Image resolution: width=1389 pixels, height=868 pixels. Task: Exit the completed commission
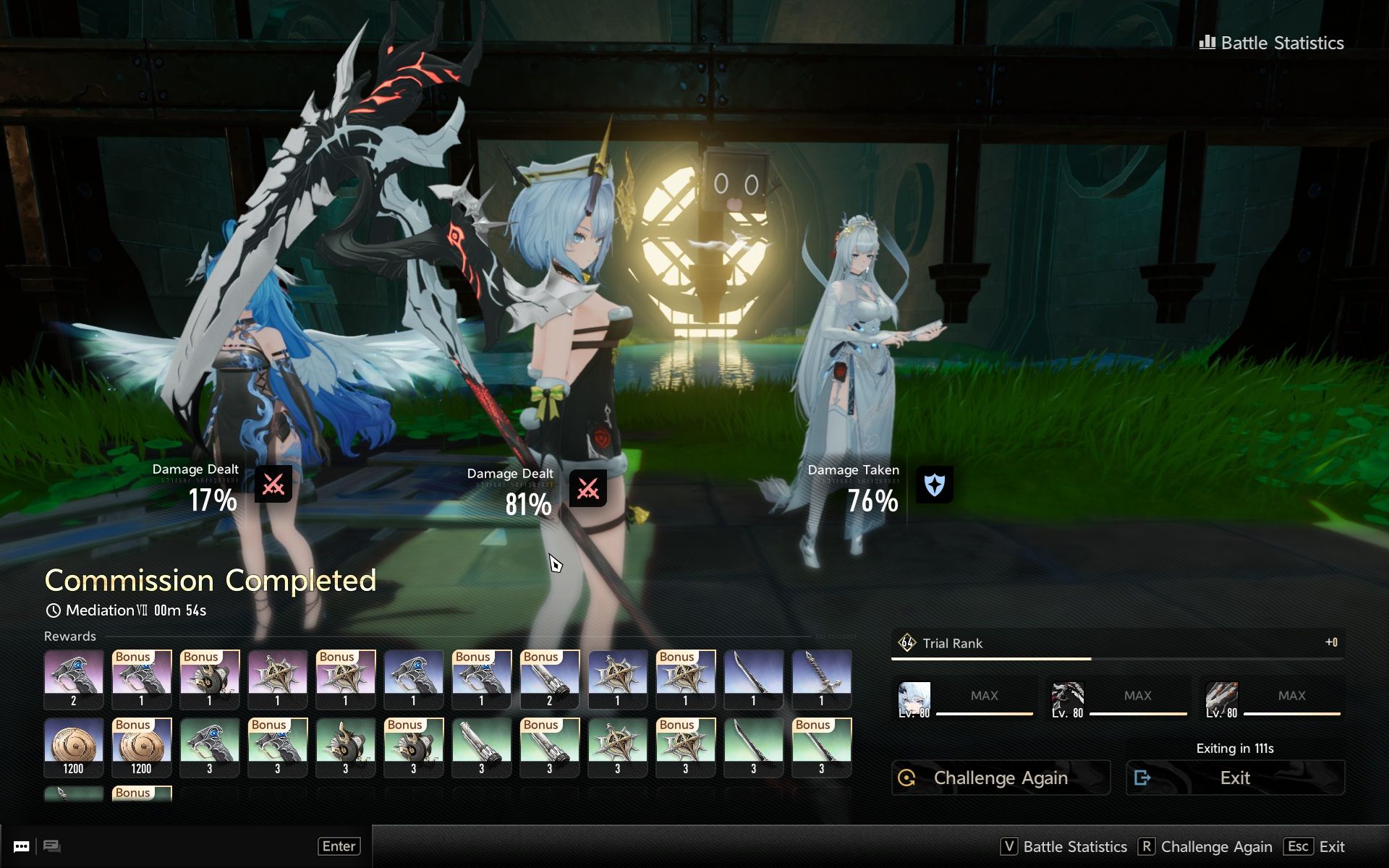1235,778
